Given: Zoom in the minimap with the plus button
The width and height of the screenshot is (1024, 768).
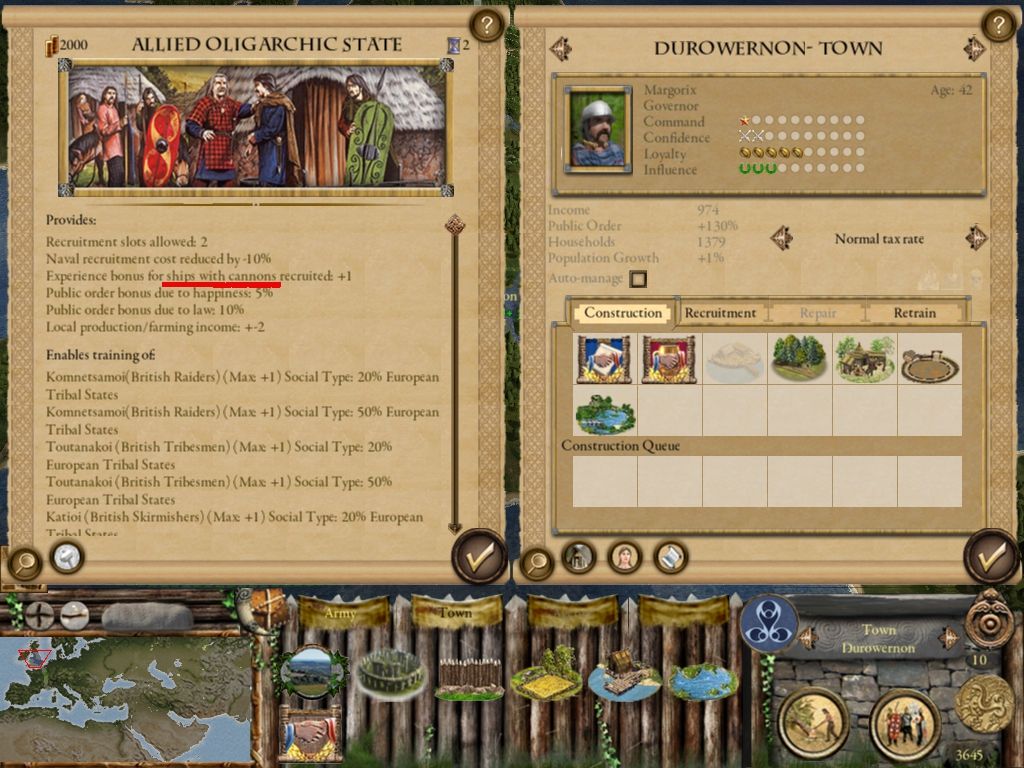Looking at the screenshot, I should coord(40,615).
